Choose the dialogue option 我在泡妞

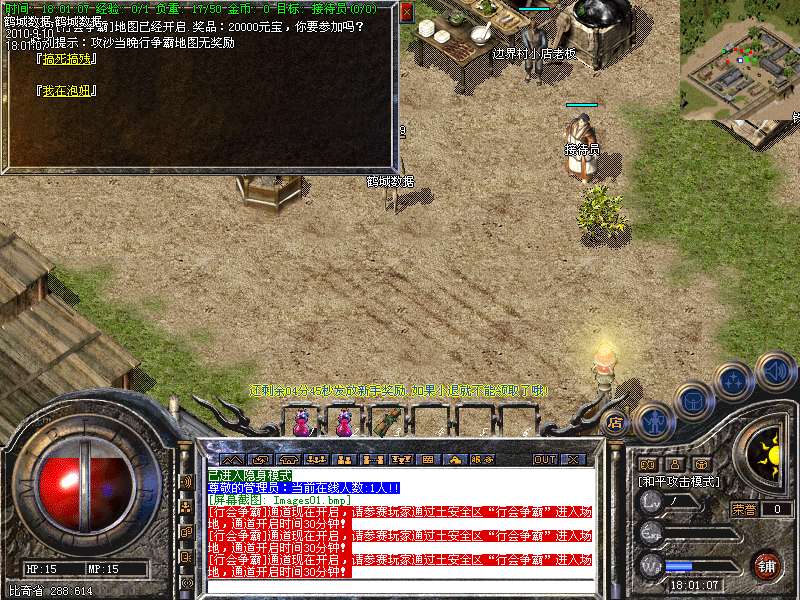click(66, 90)
